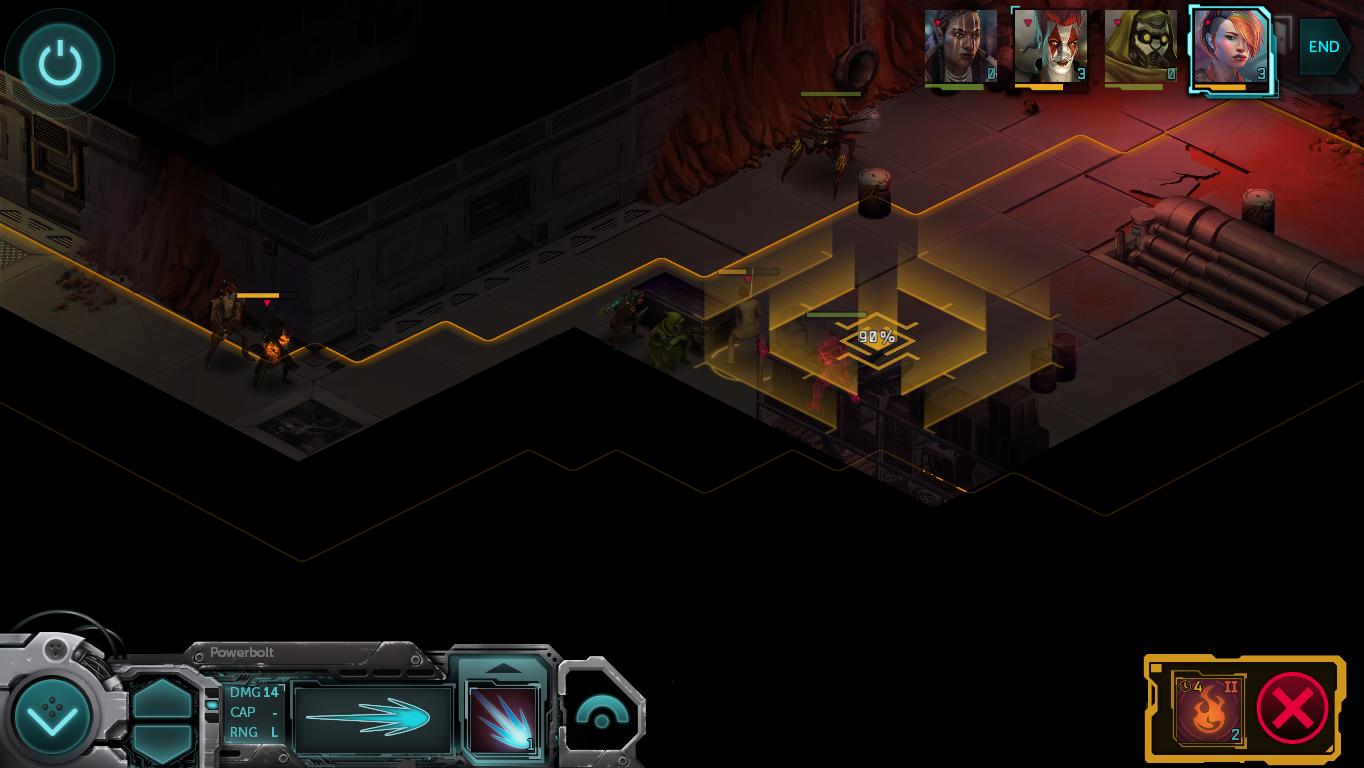Expand the spell list arrow above Powerbolt

point(503,667)
